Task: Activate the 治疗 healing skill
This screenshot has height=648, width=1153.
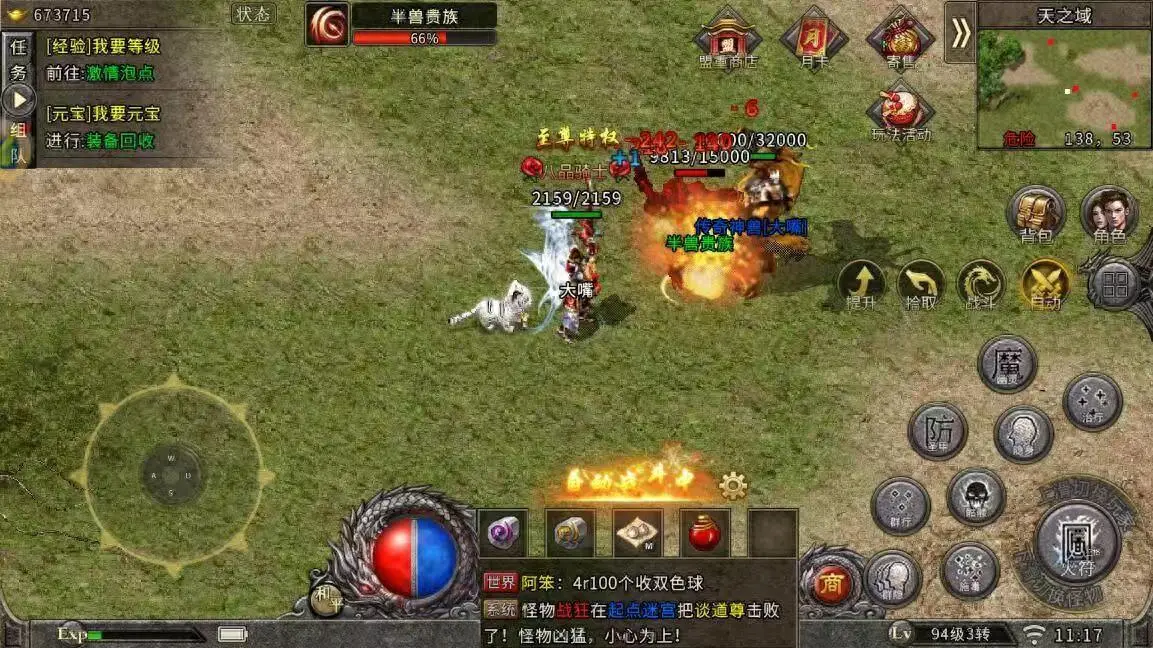Action: (x=1092, y=402)
